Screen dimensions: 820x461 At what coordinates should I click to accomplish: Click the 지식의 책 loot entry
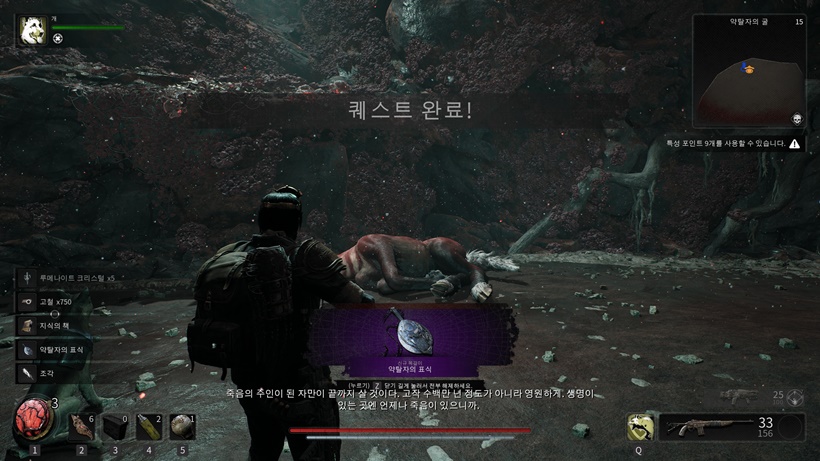pos(60,326)
